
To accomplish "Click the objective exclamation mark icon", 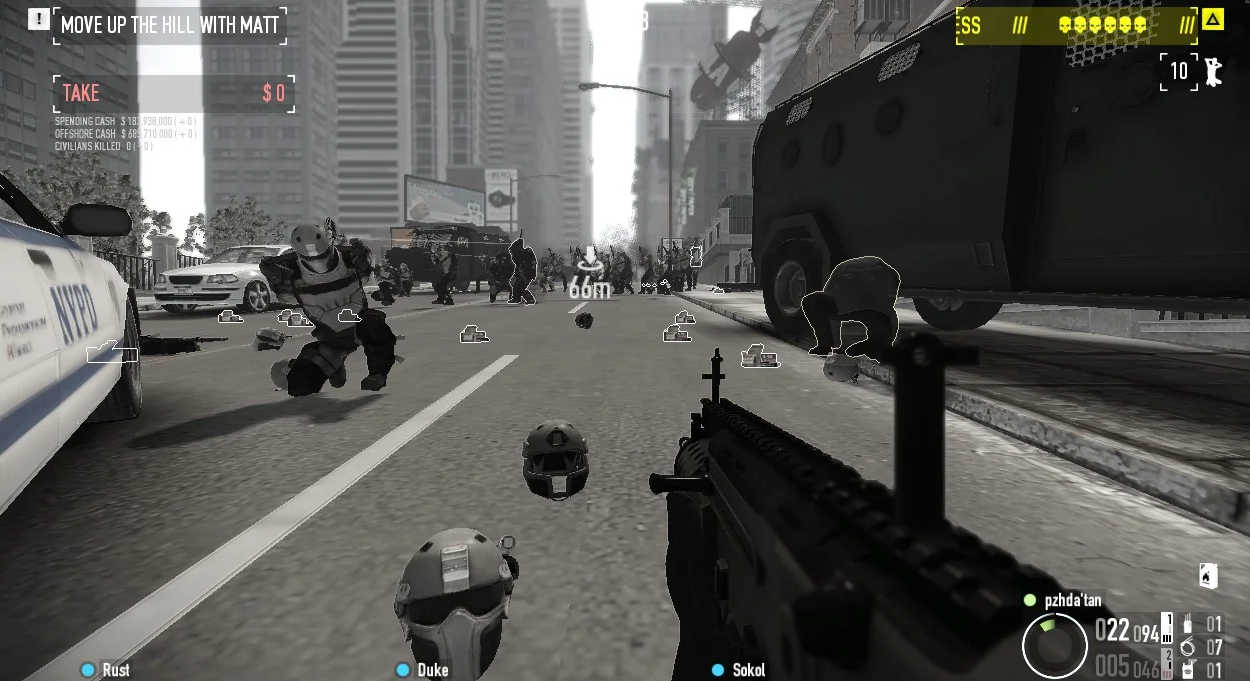I will [39, 19].
